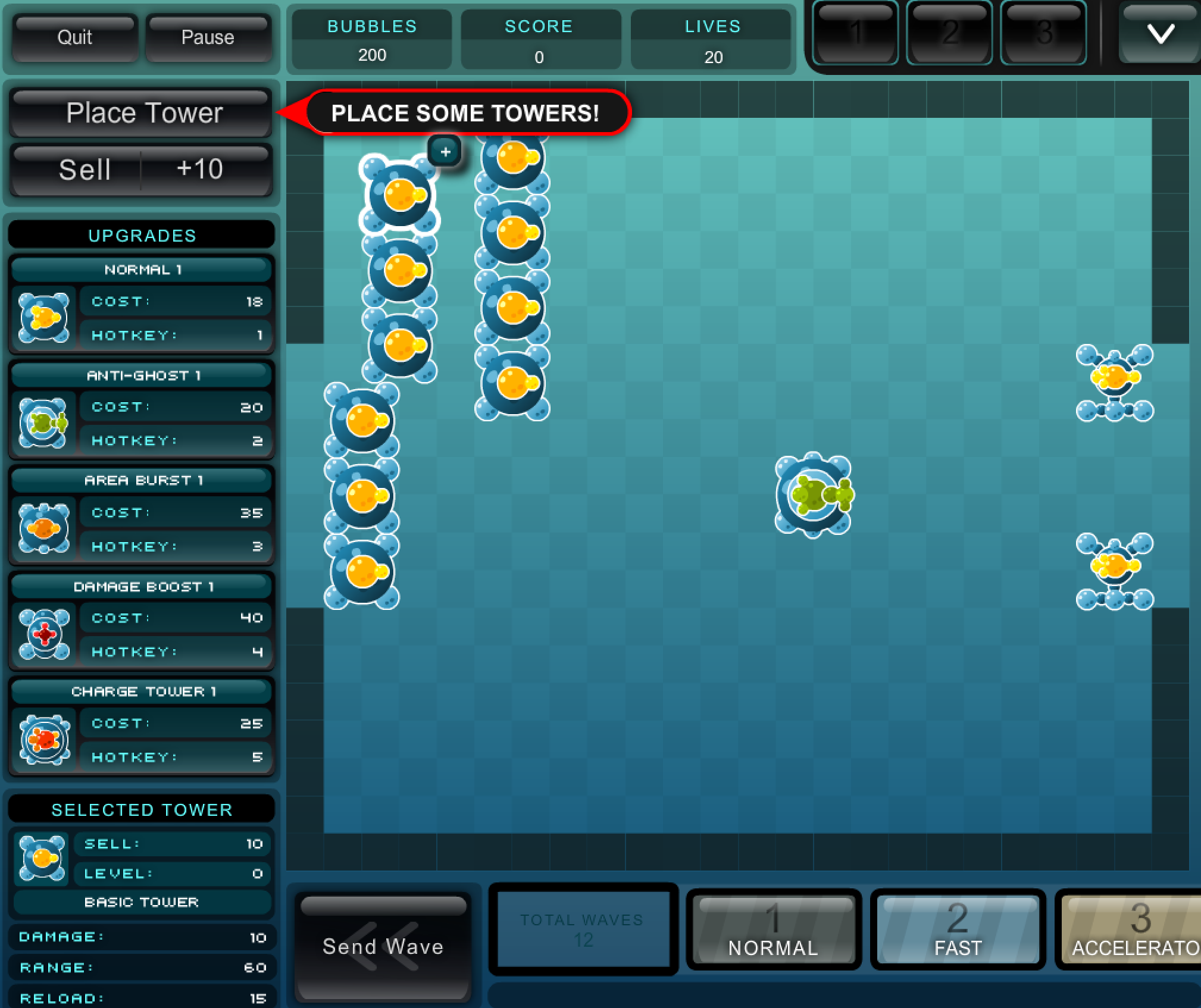Click the Basic Tower icon under Selected Tower
This screenshot has width=1201, height=1008.
pyautogui.click(x=40, y=858)
